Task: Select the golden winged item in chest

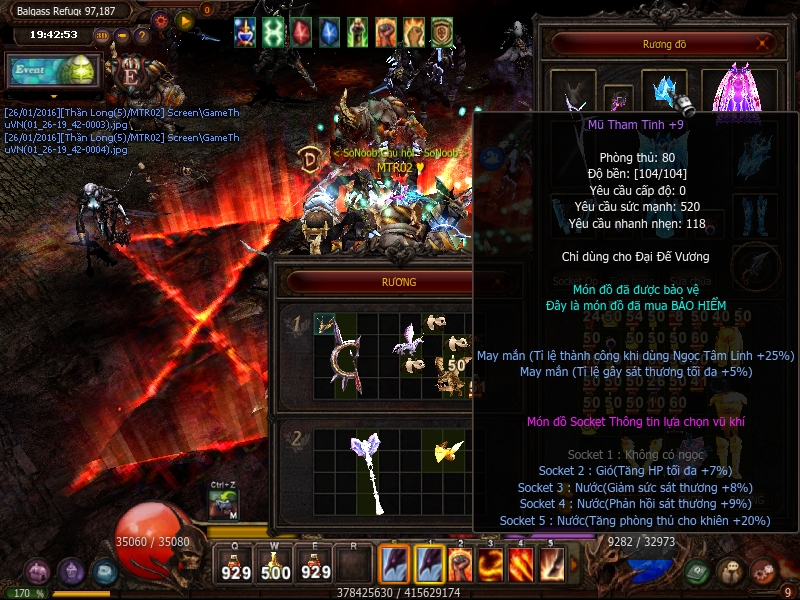Action: point(445,452)
